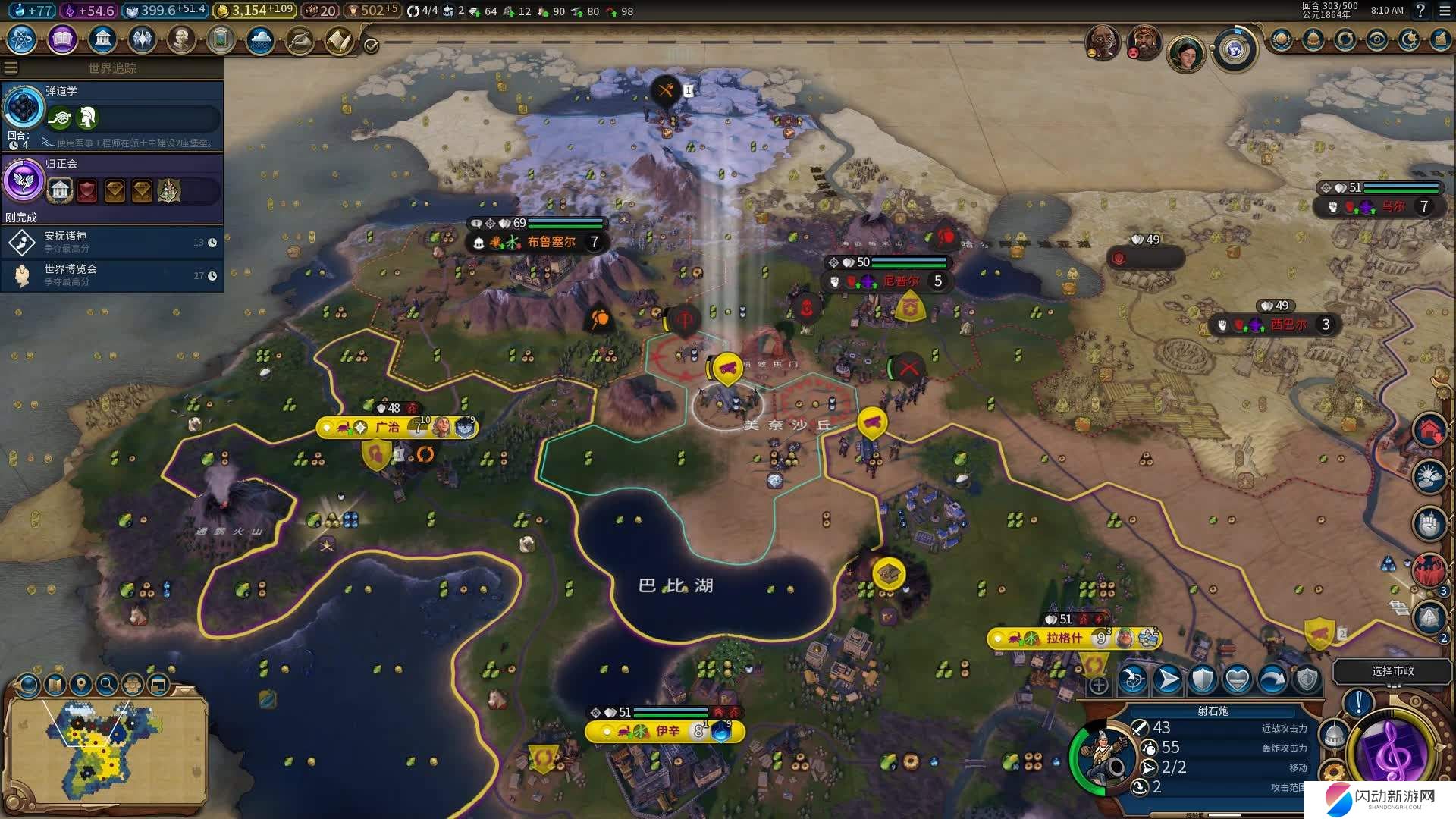Open the Civilopedia question mark
1456x819 pixels.
(1421, 11)
